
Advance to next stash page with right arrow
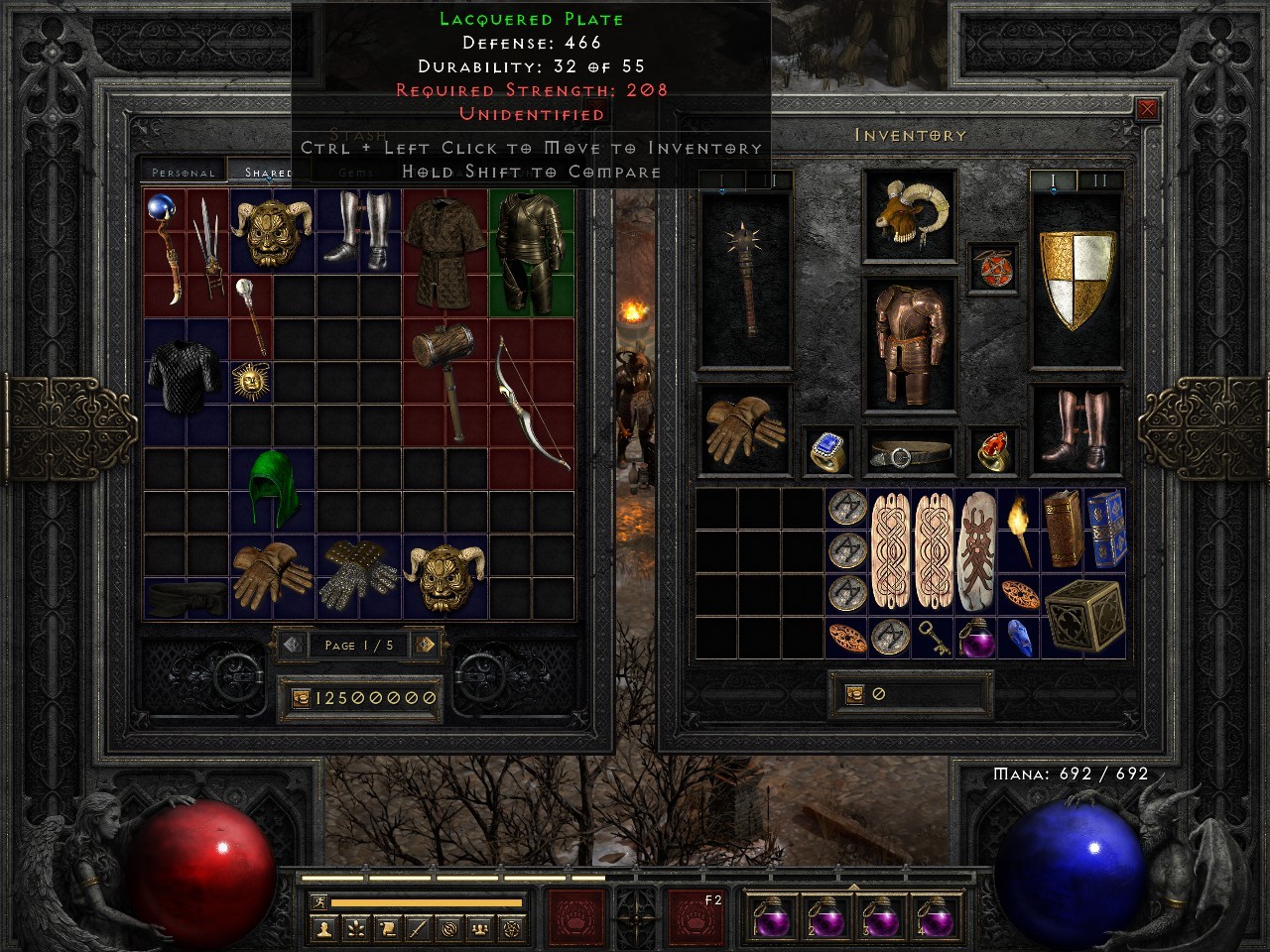pyautogui.click(x=427, y=646)
